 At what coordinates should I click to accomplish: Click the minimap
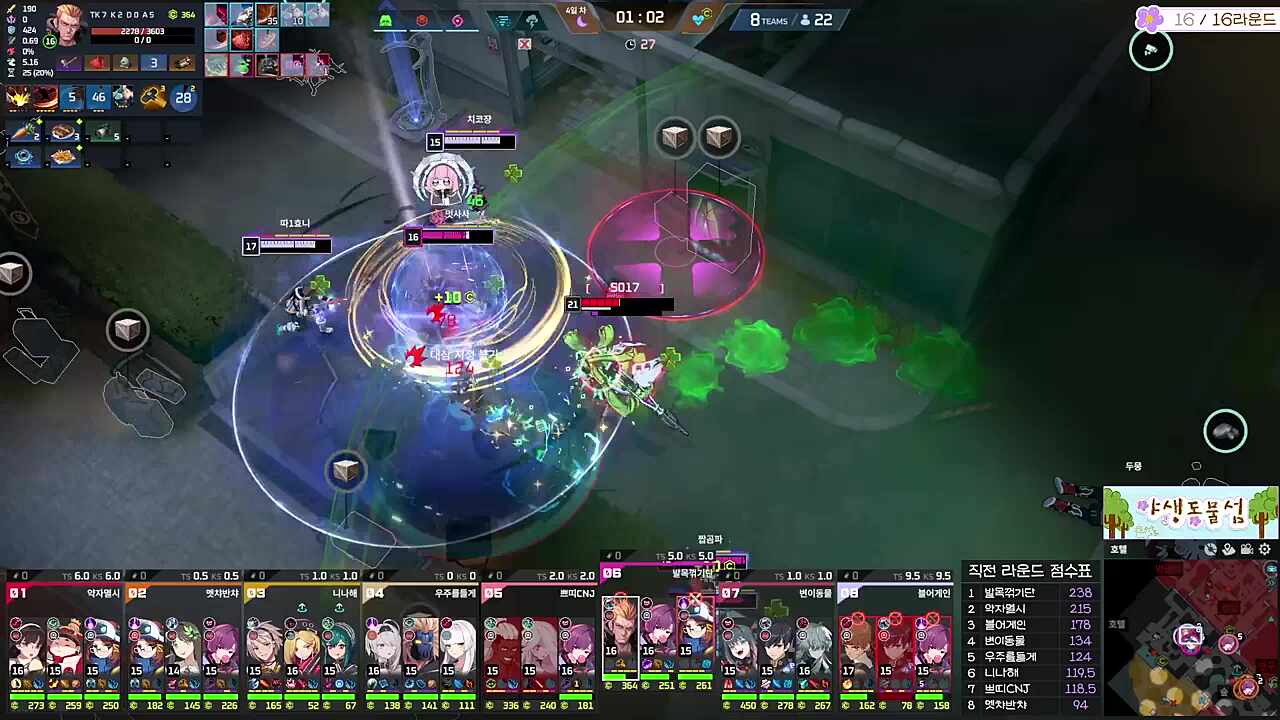click(x=1190, y=640)
